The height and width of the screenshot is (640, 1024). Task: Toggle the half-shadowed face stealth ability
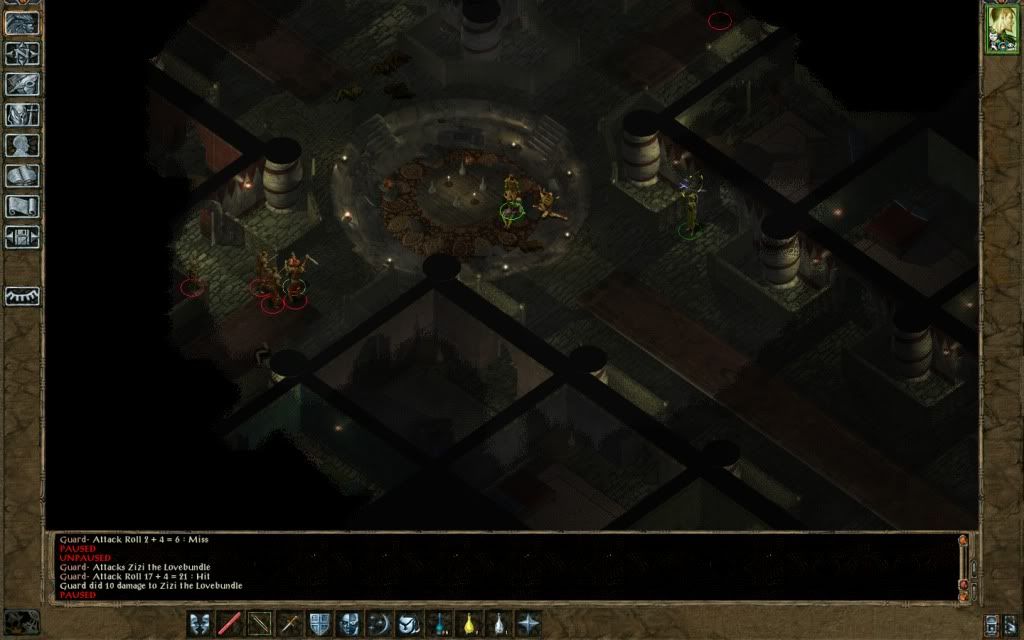point(350,623)
